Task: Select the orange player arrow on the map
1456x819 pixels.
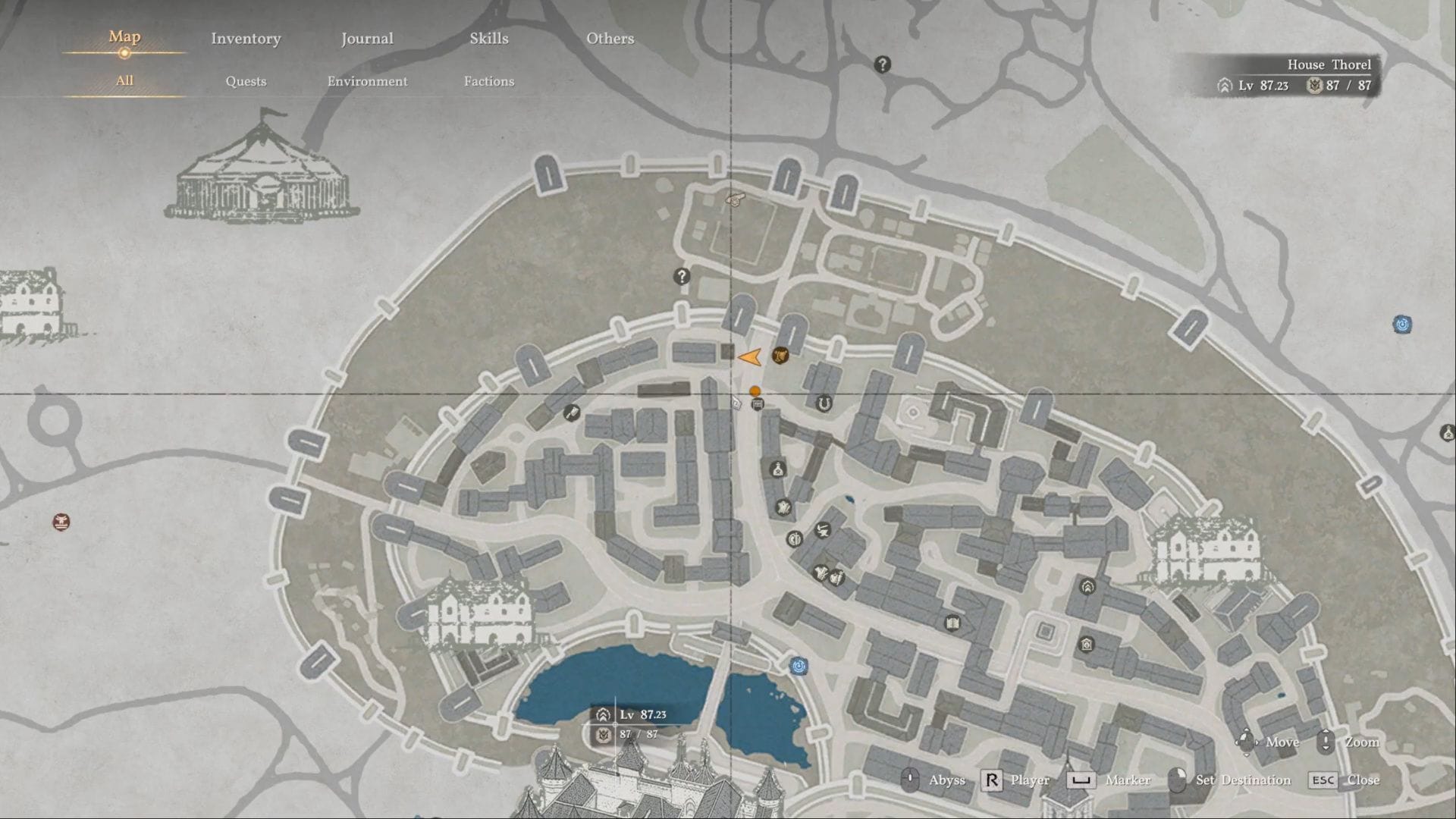Action: (751, 355)
